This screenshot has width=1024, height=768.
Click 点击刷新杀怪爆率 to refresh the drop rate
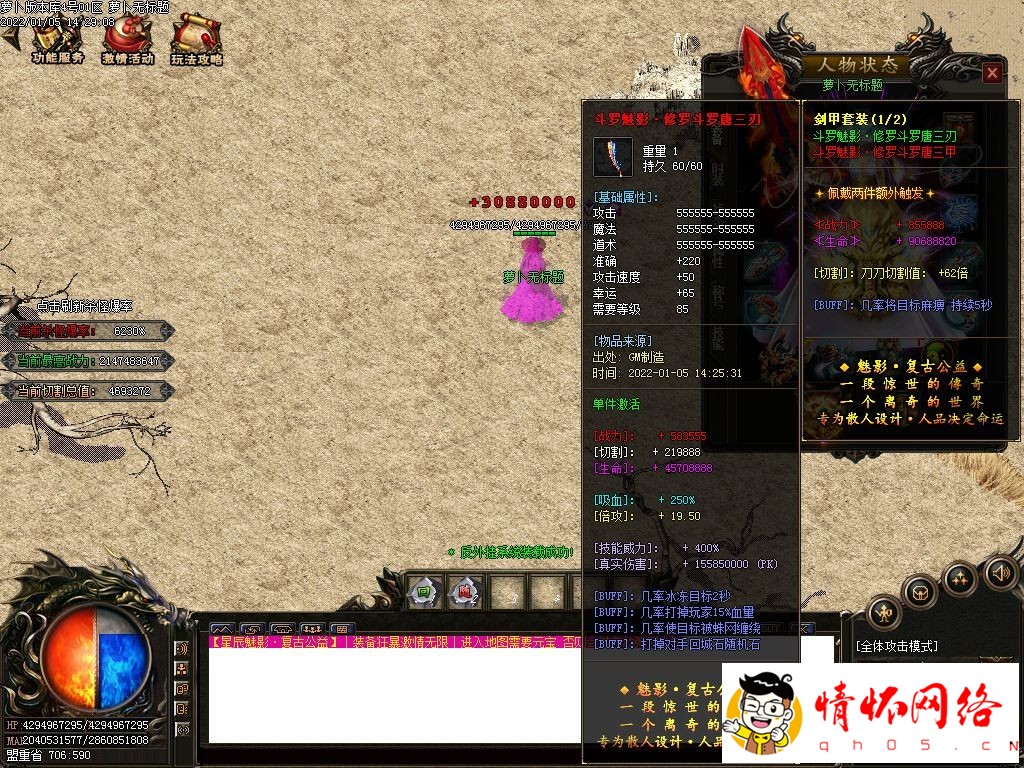click(x=85, y=306)
